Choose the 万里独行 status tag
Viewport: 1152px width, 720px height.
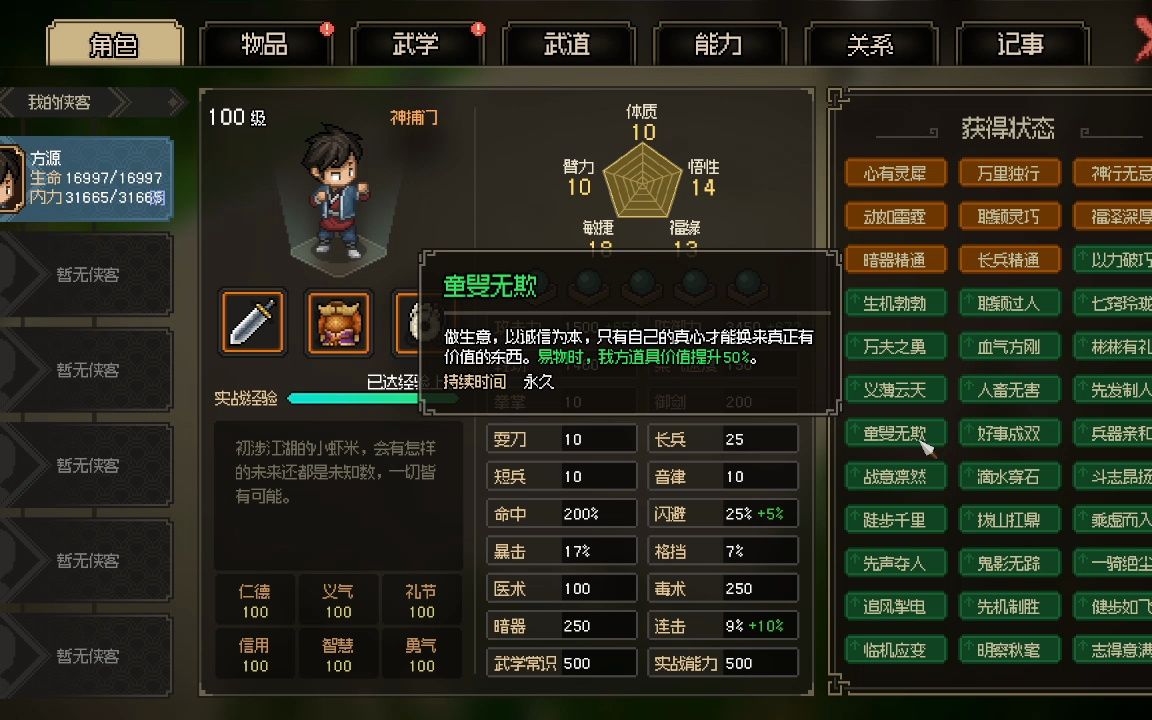click(1008, 173)
